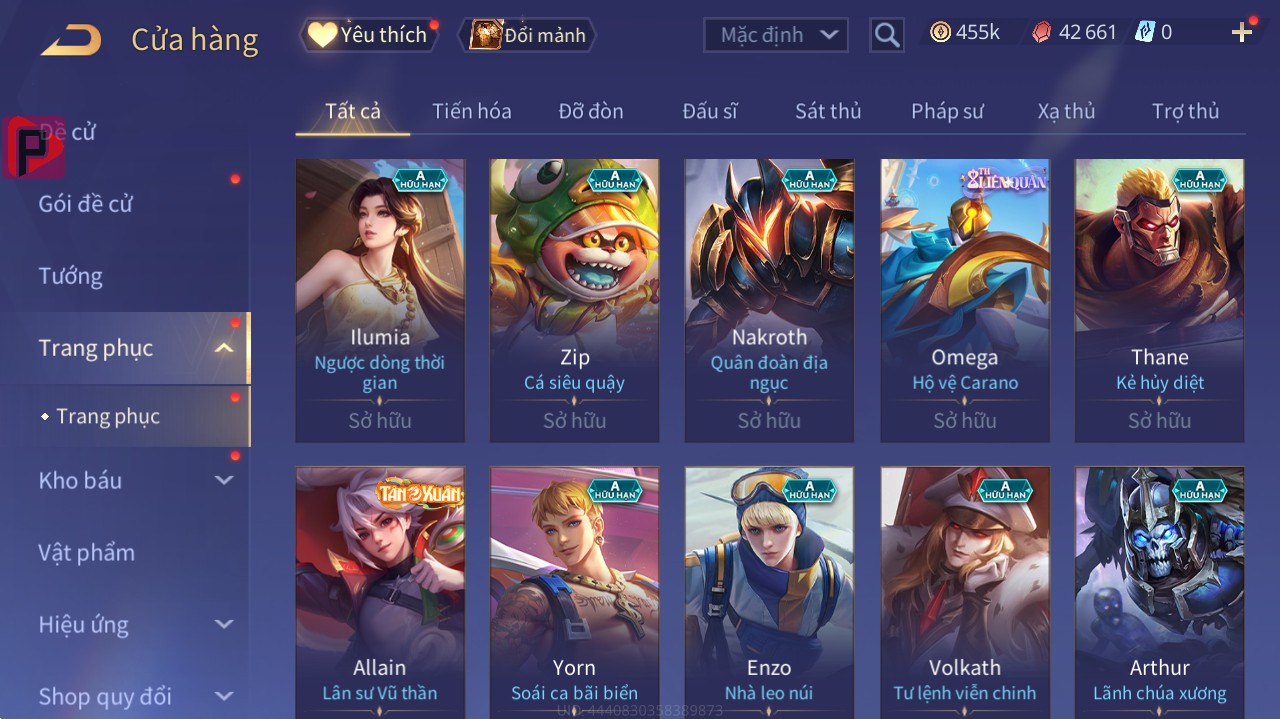
Task: Select the Sát thủ tab
Action: coord(827,111)
